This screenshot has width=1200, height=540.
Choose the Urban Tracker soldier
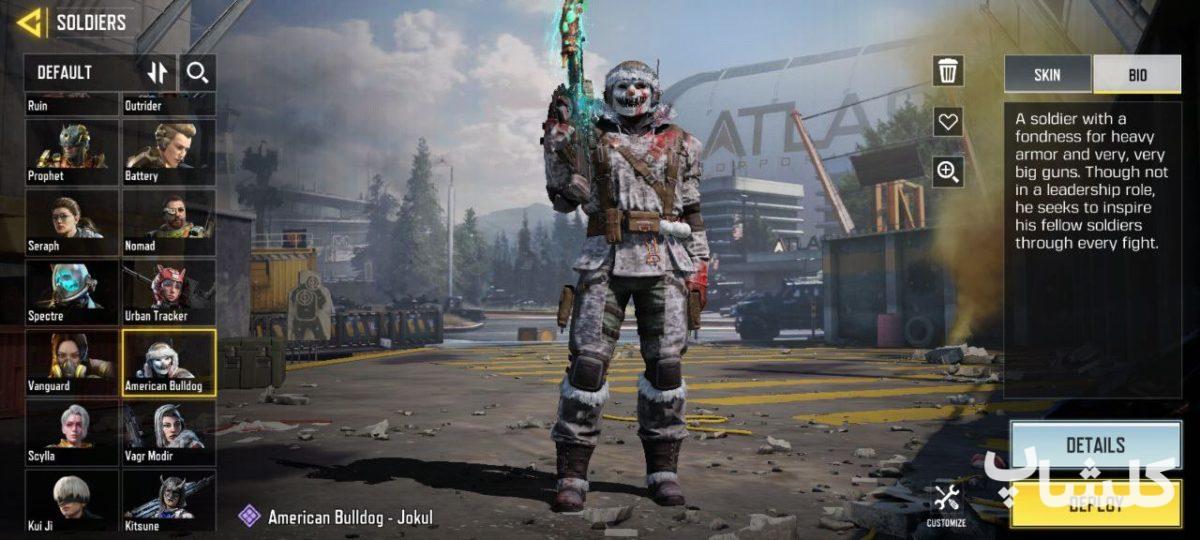coord(169,292)
